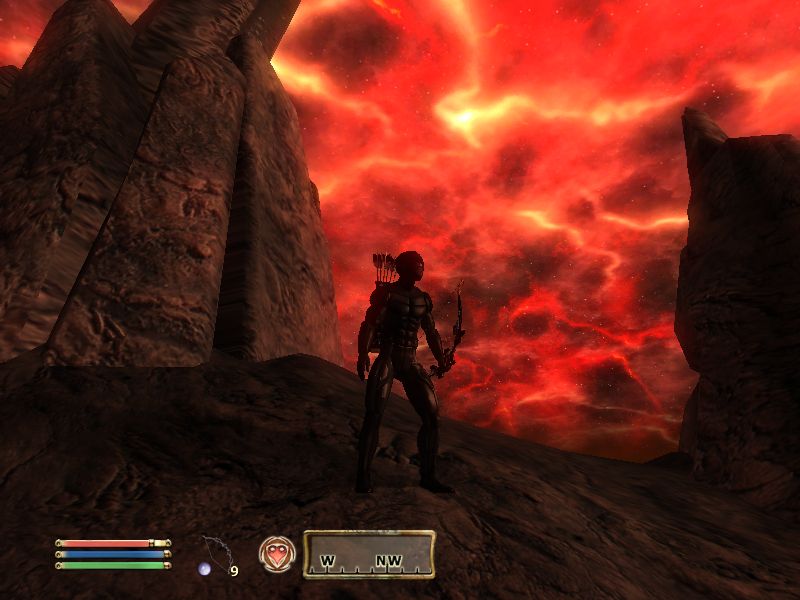The image size is (800, 600).
Task: Click the compass heading bar
Action: pyautogui.click(x=368, y=554)
